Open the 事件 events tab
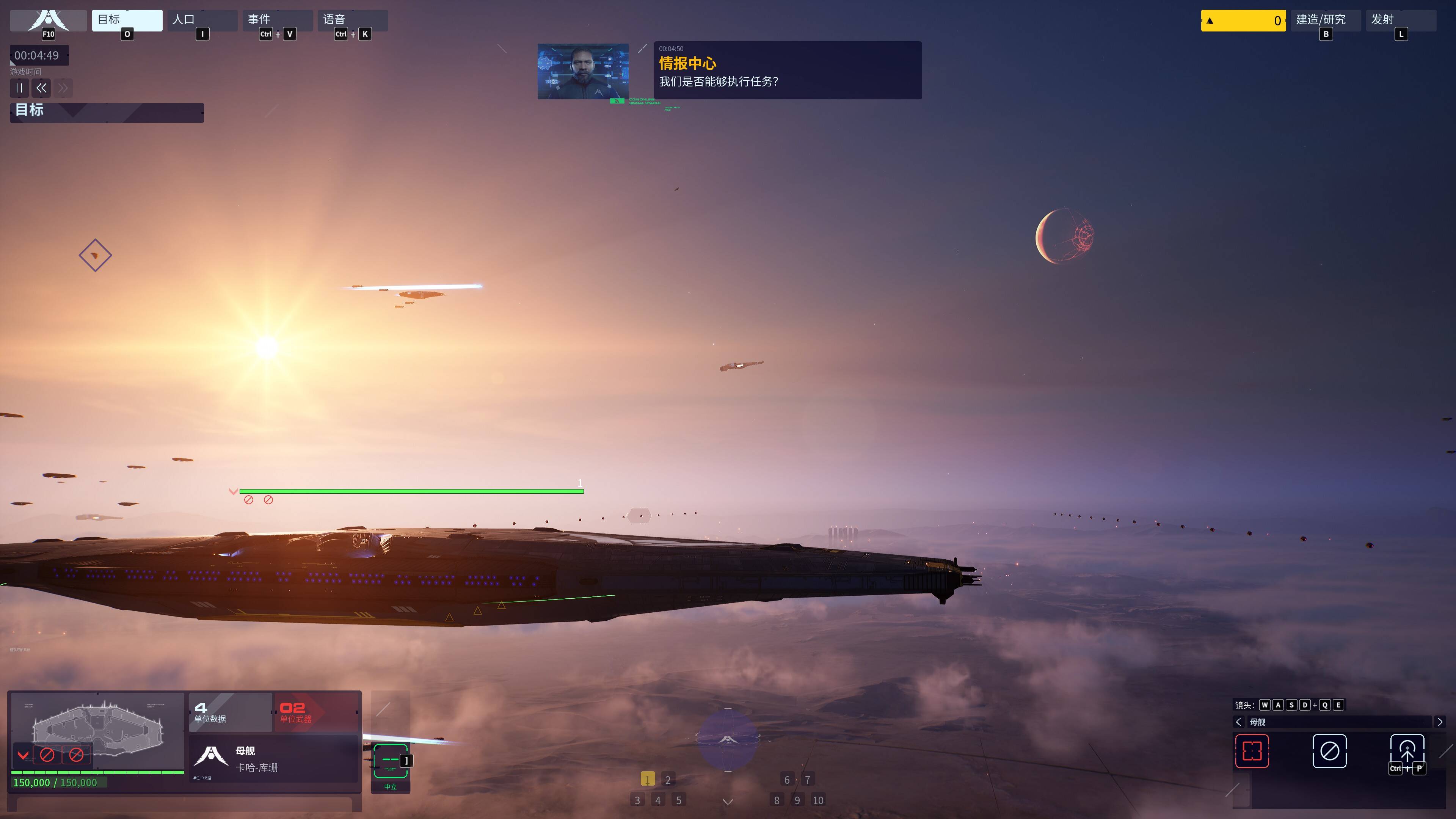The image size is (1456, 819). (x=277, y=20)
